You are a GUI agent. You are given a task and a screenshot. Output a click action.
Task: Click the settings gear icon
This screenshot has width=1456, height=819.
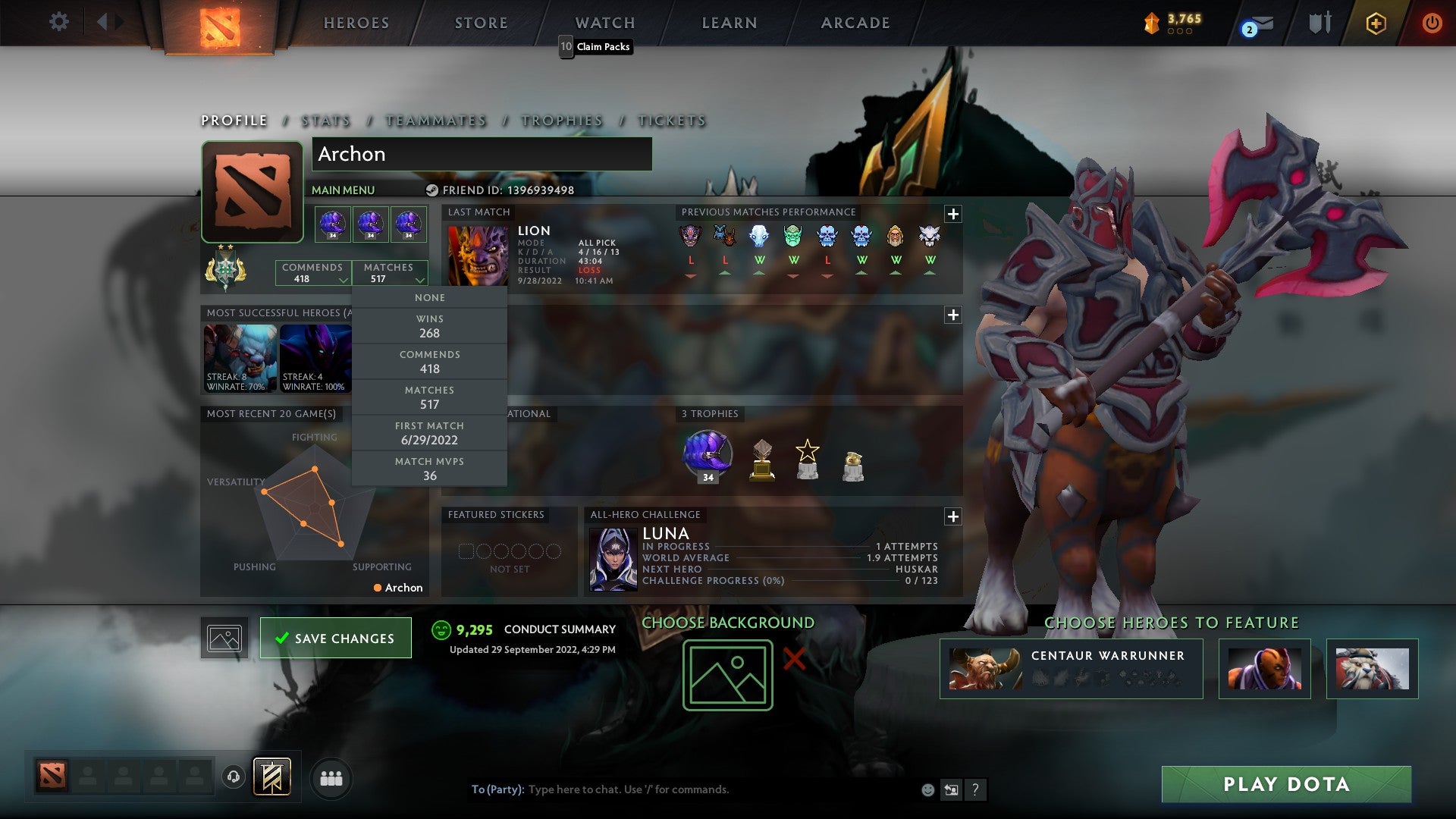tap(59, 22)
